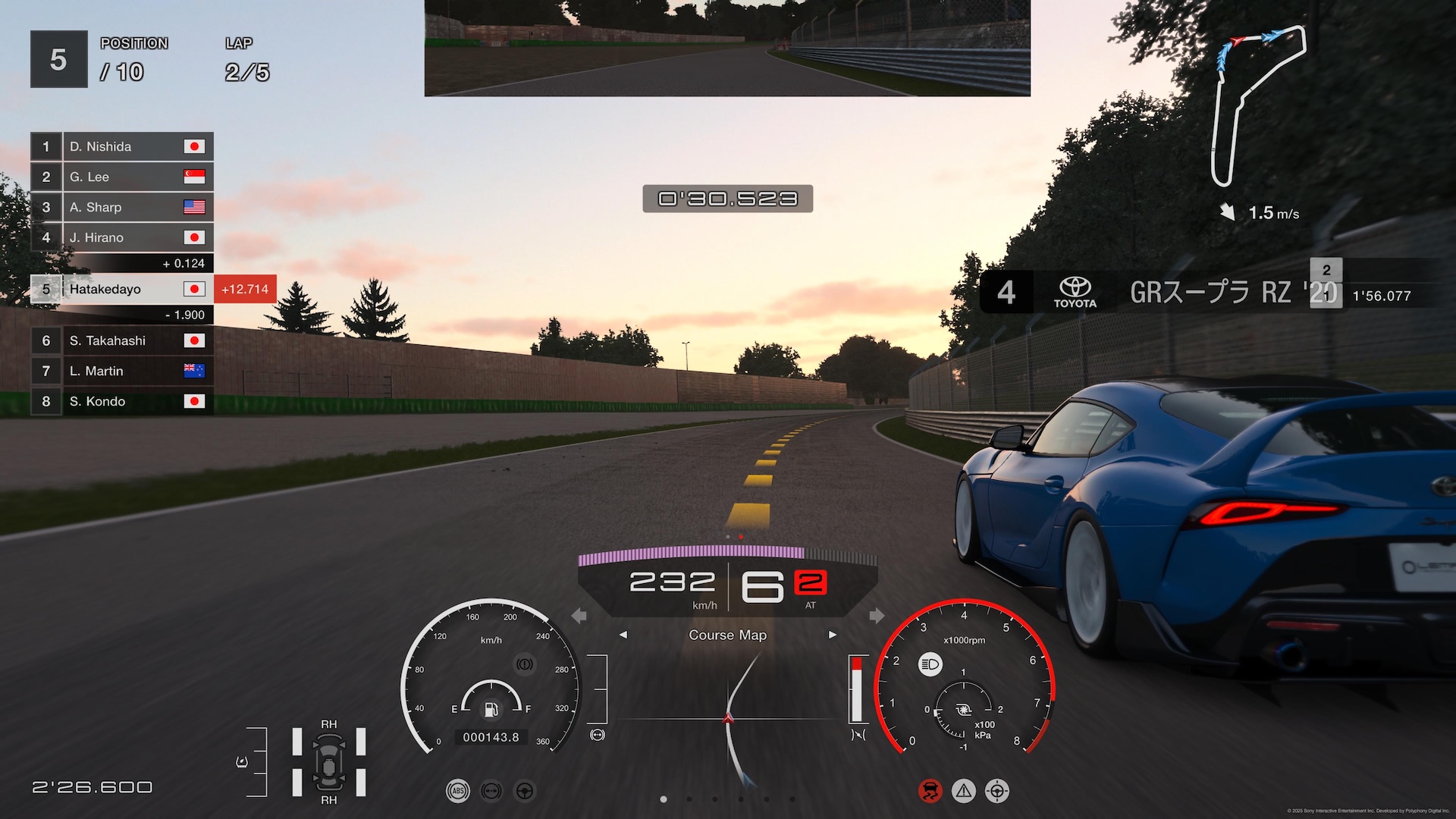Screen dimensions: 1456x819
Task: Select S. Kondo in eighth place
Action: click(x=121, y=401)
